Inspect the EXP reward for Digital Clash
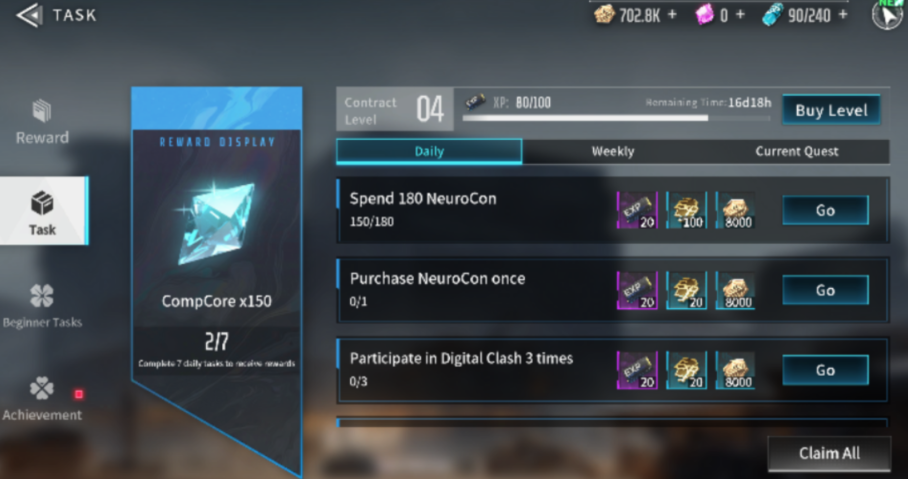Viewport: 908px width, 479px height. click(636, 370)
